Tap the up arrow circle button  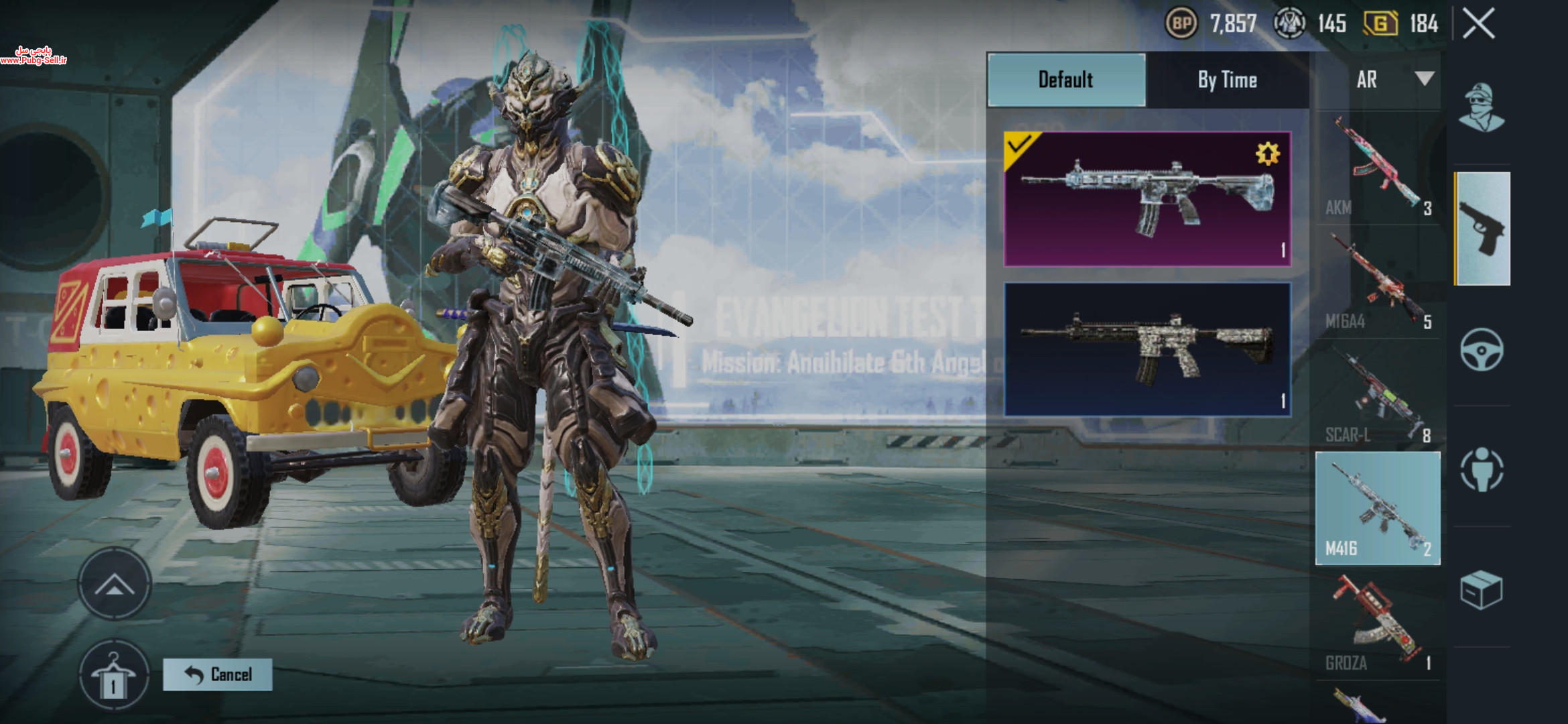click(x=114, y=585)
